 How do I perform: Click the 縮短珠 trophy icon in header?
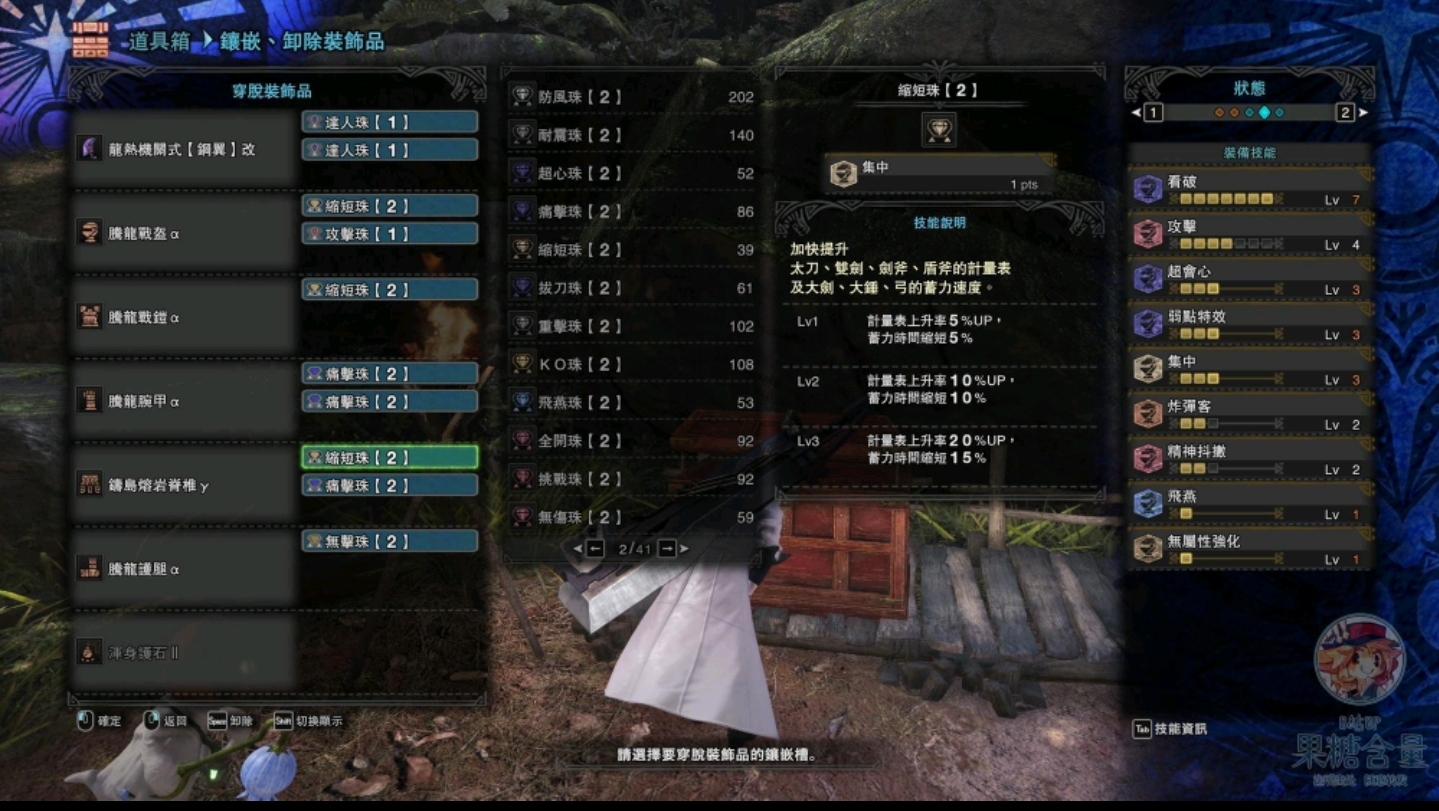coord(939,130)
